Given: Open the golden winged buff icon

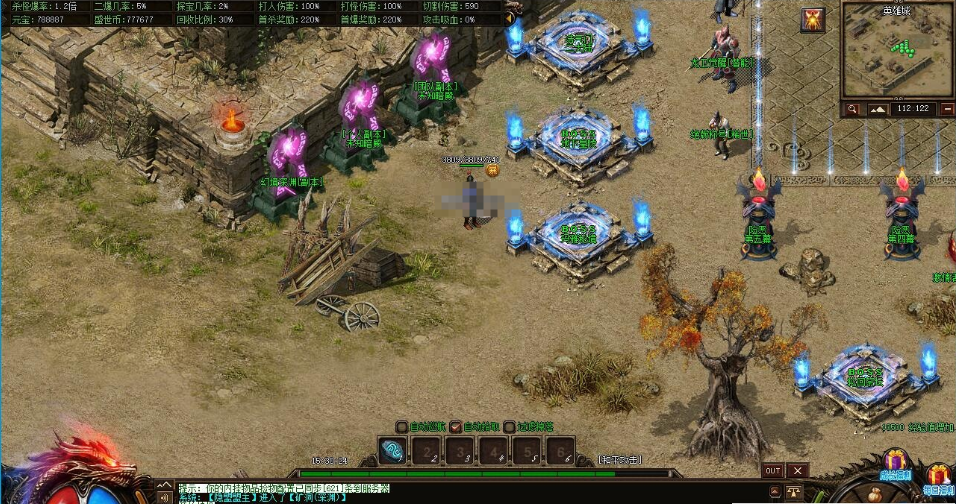Looking at the screenshot, I should pos(813,19).
